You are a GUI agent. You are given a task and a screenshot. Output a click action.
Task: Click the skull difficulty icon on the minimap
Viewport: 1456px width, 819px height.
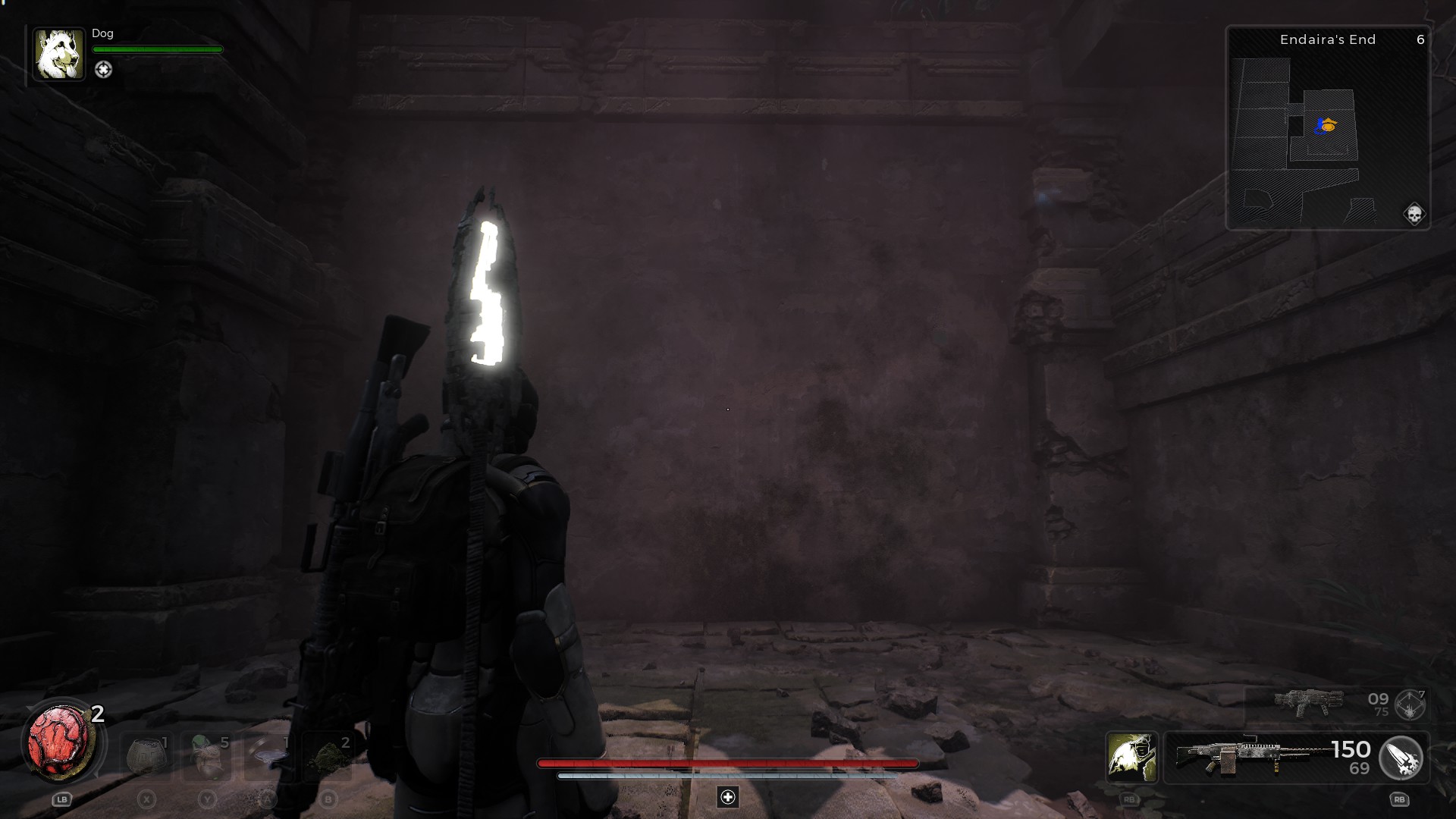pos(1415,212)
